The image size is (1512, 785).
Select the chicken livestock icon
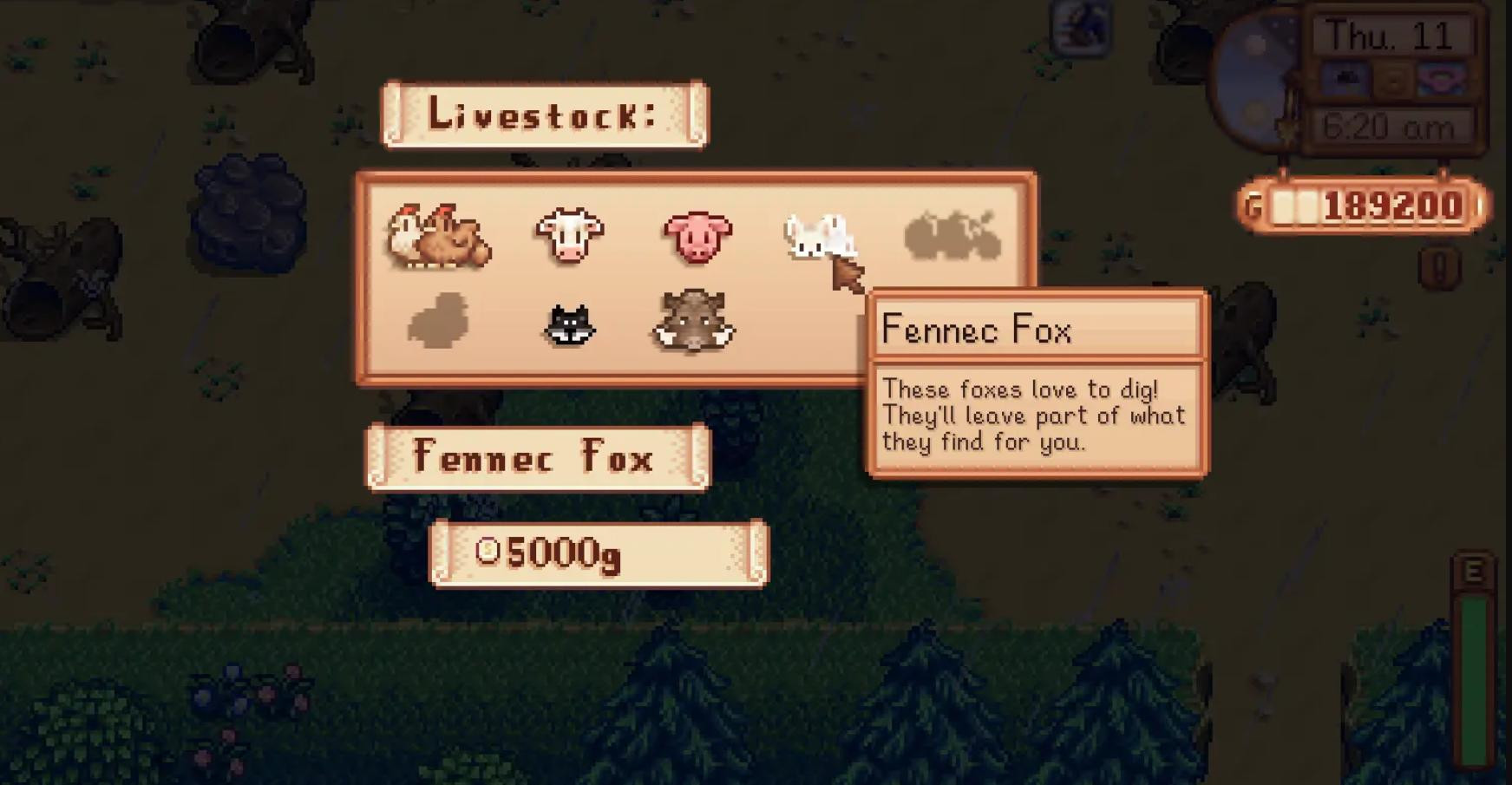click(439, 237)
